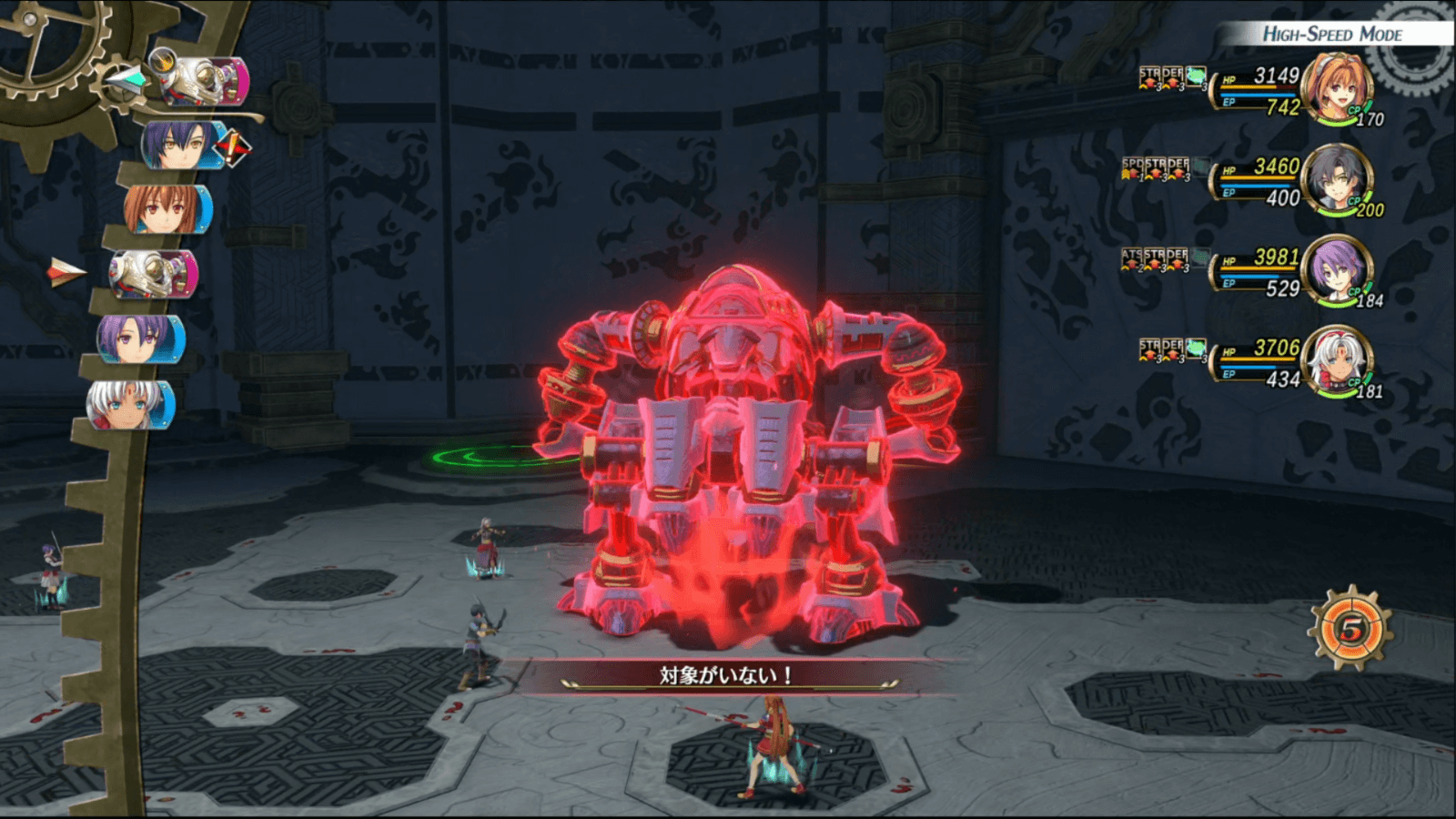Choose the purple-haired girl in the turn order
The height and width of the screenshot is (819, 1456).
click(x=140, y=339)
